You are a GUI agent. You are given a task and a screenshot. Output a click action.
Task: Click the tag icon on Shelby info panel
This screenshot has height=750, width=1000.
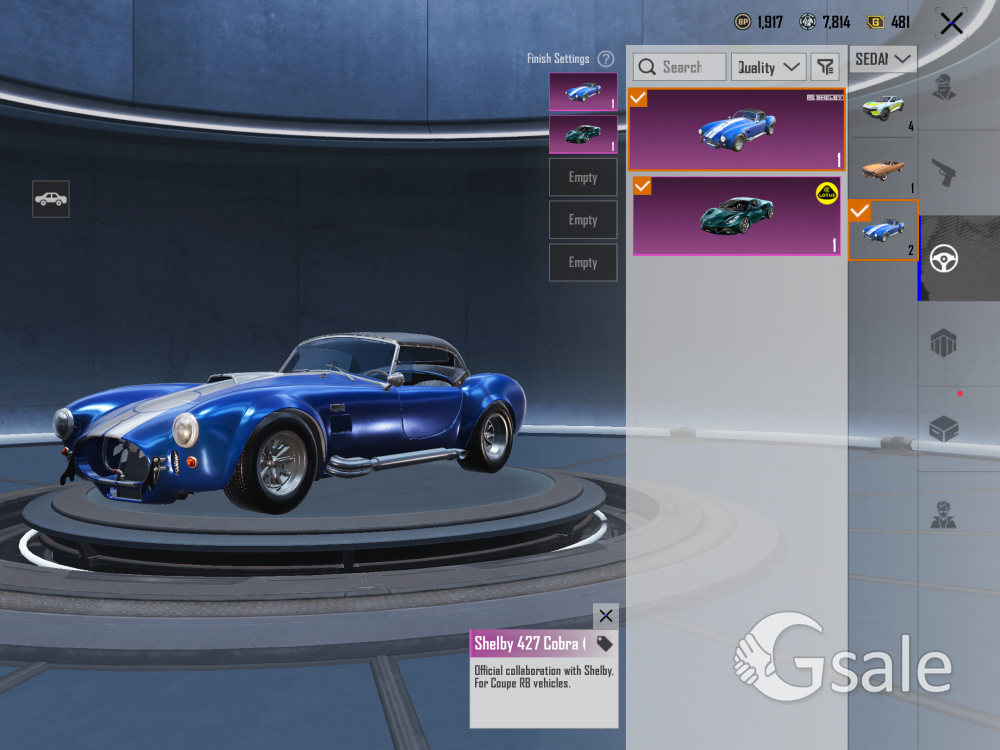(604, 643)
